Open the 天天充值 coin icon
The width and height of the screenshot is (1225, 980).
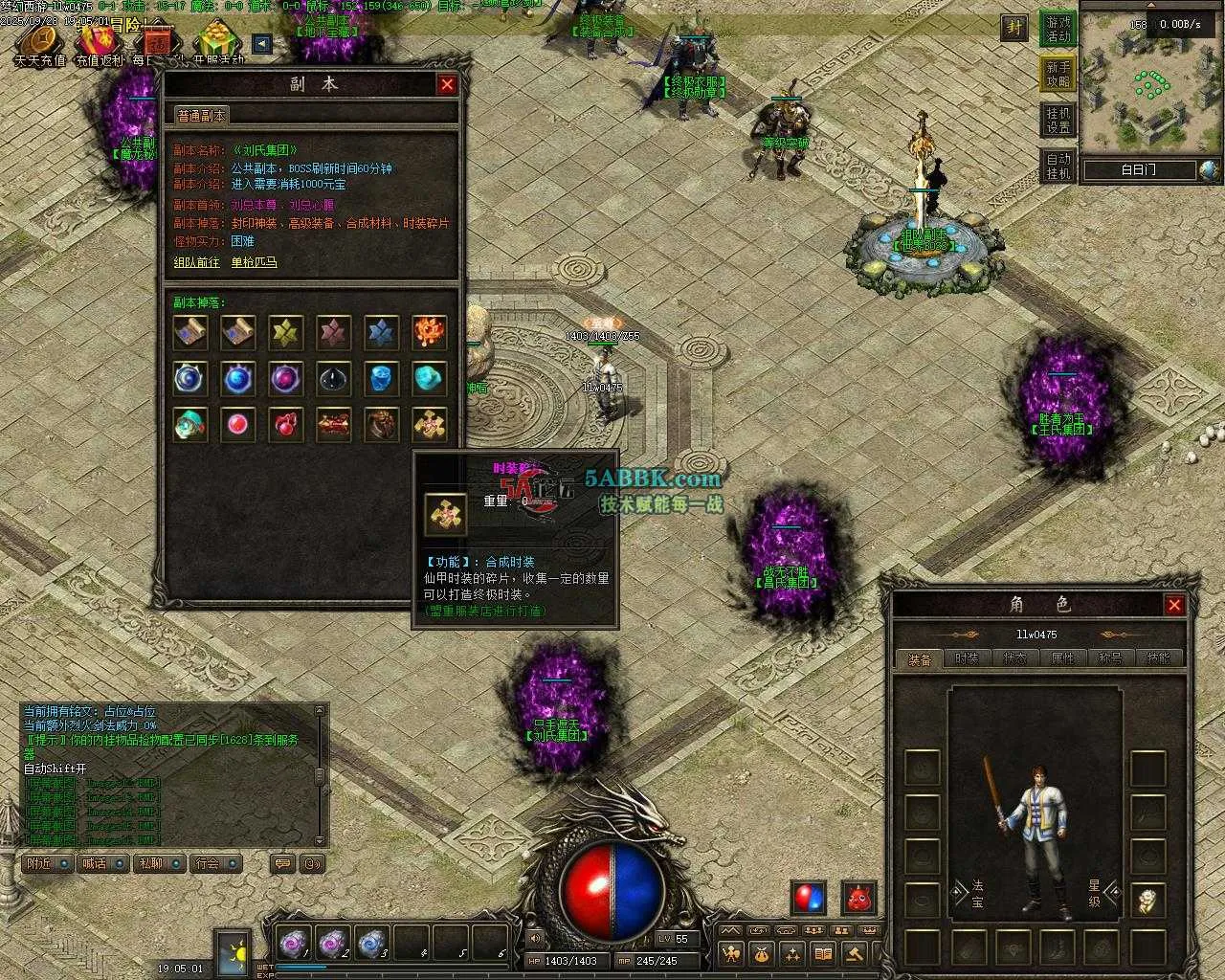[x=39, y=42]
